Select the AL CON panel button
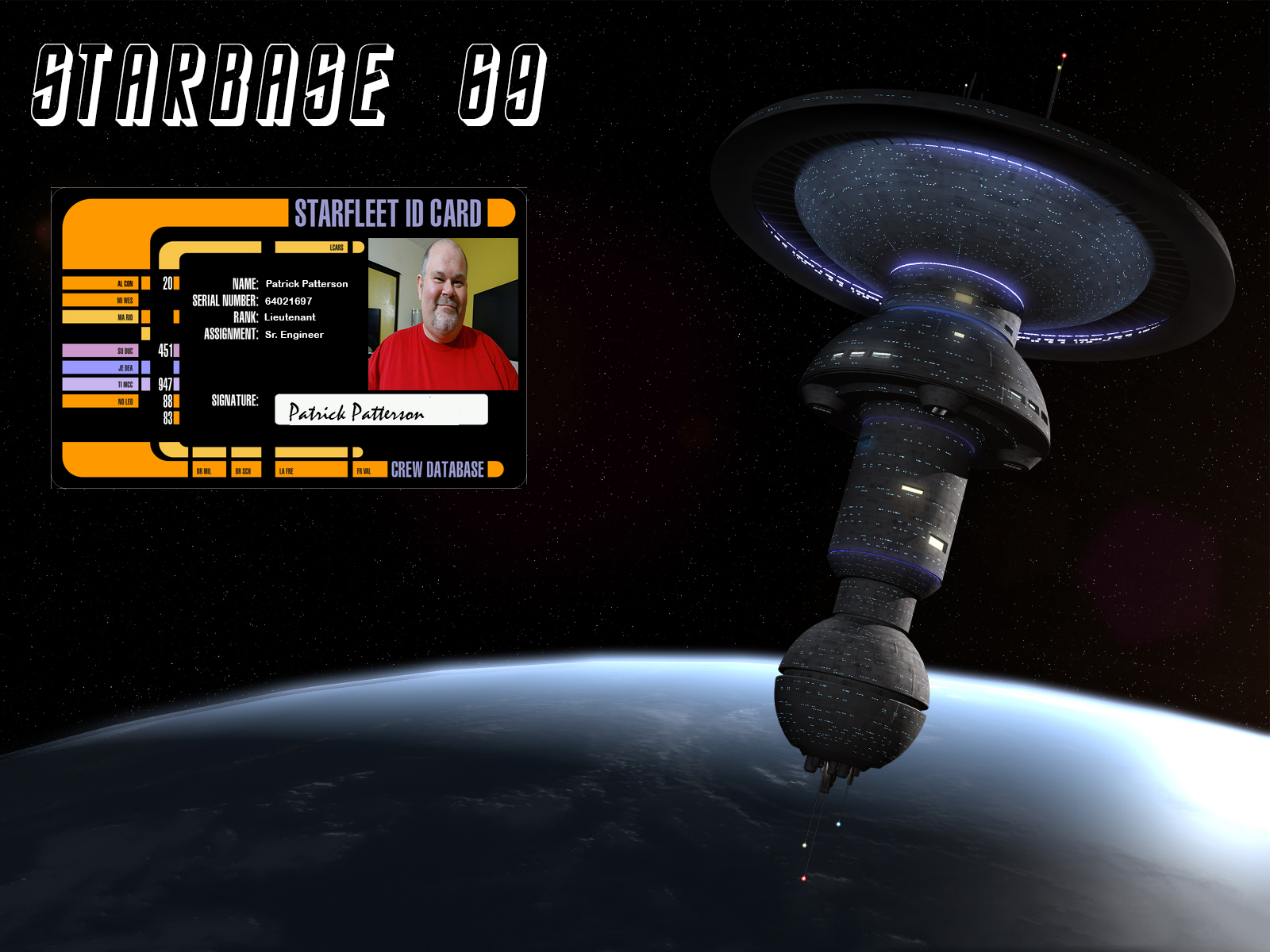 click(101, 283)
